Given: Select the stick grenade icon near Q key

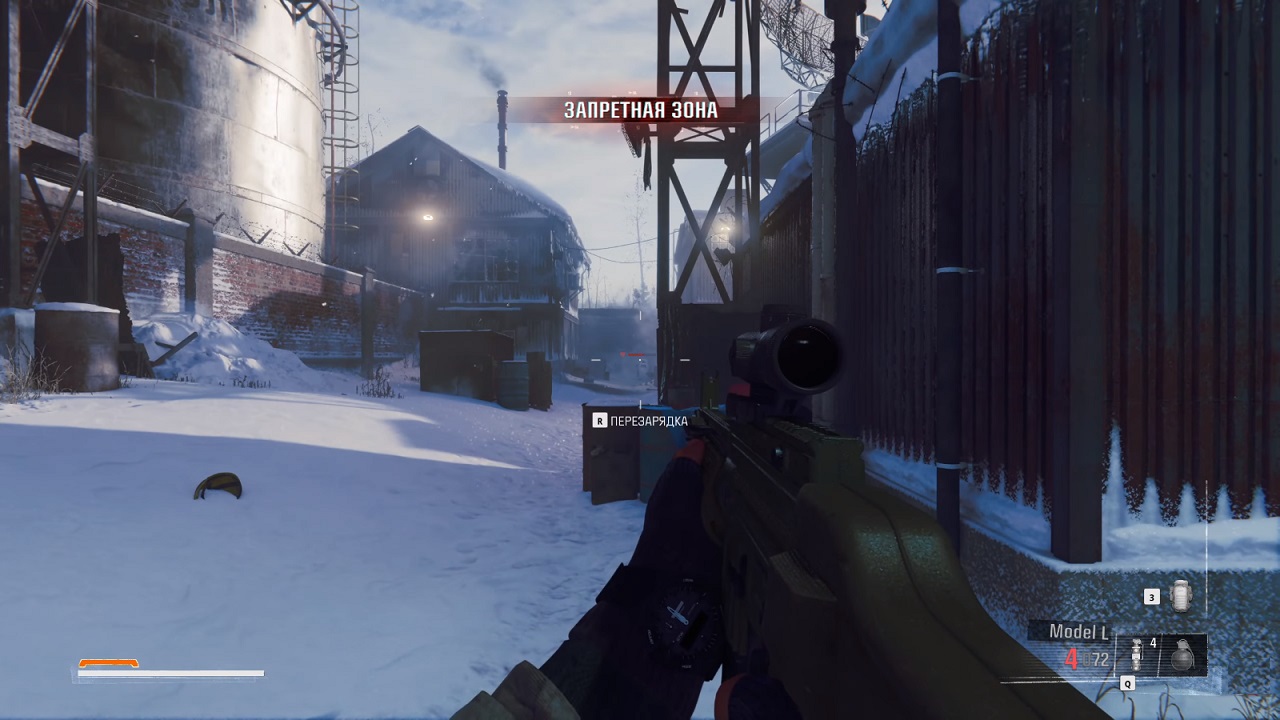Looking at the screenshot, I should click(x=1136, y=655).
